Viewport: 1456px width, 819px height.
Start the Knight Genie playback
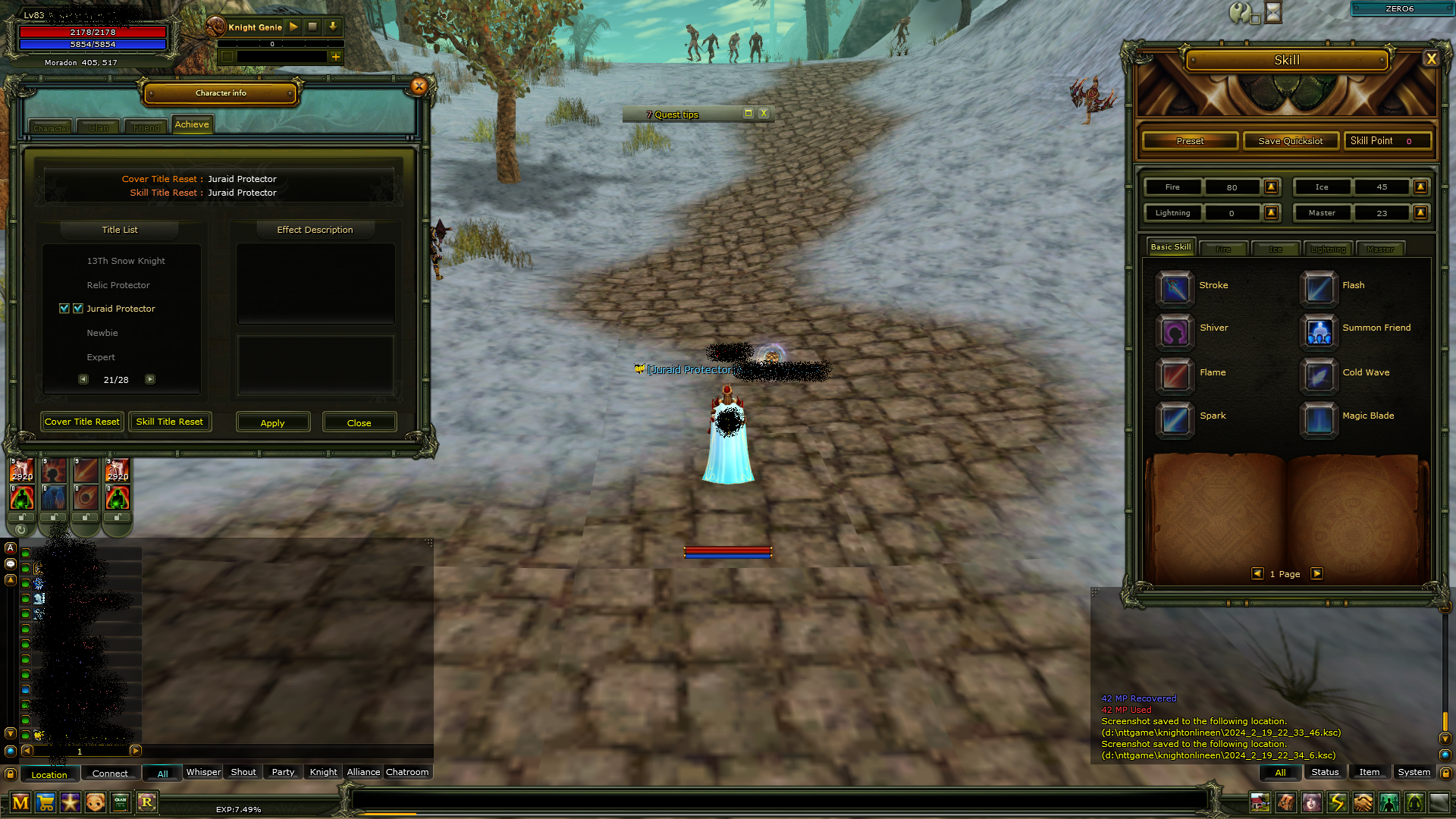(x=293, y=27)
